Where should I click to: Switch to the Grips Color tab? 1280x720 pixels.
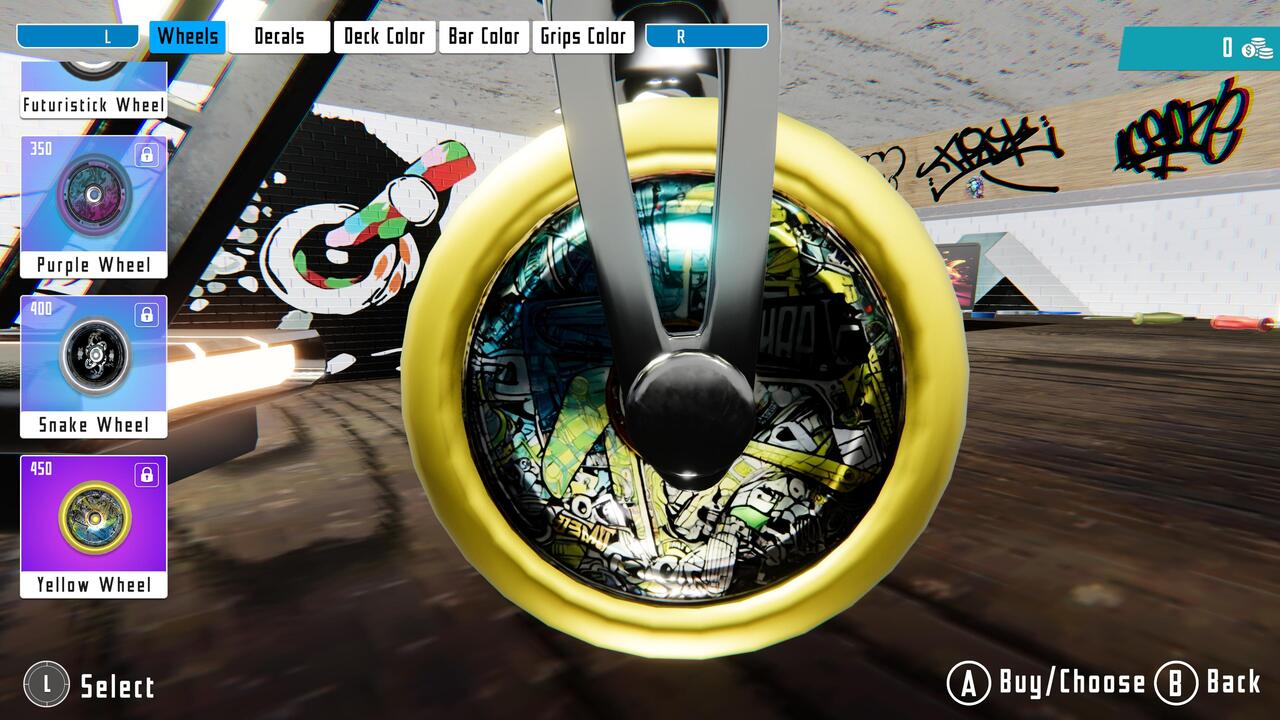pos(583,36)
